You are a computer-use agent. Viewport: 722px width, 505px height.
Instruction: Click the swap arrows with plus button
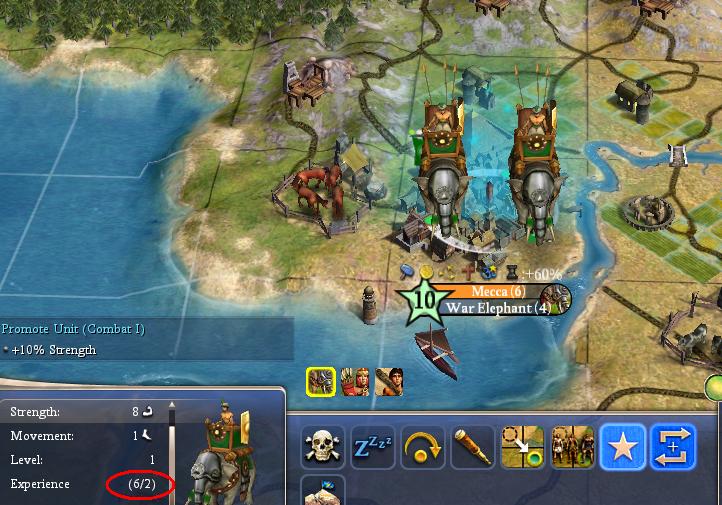tap(673, 448)
